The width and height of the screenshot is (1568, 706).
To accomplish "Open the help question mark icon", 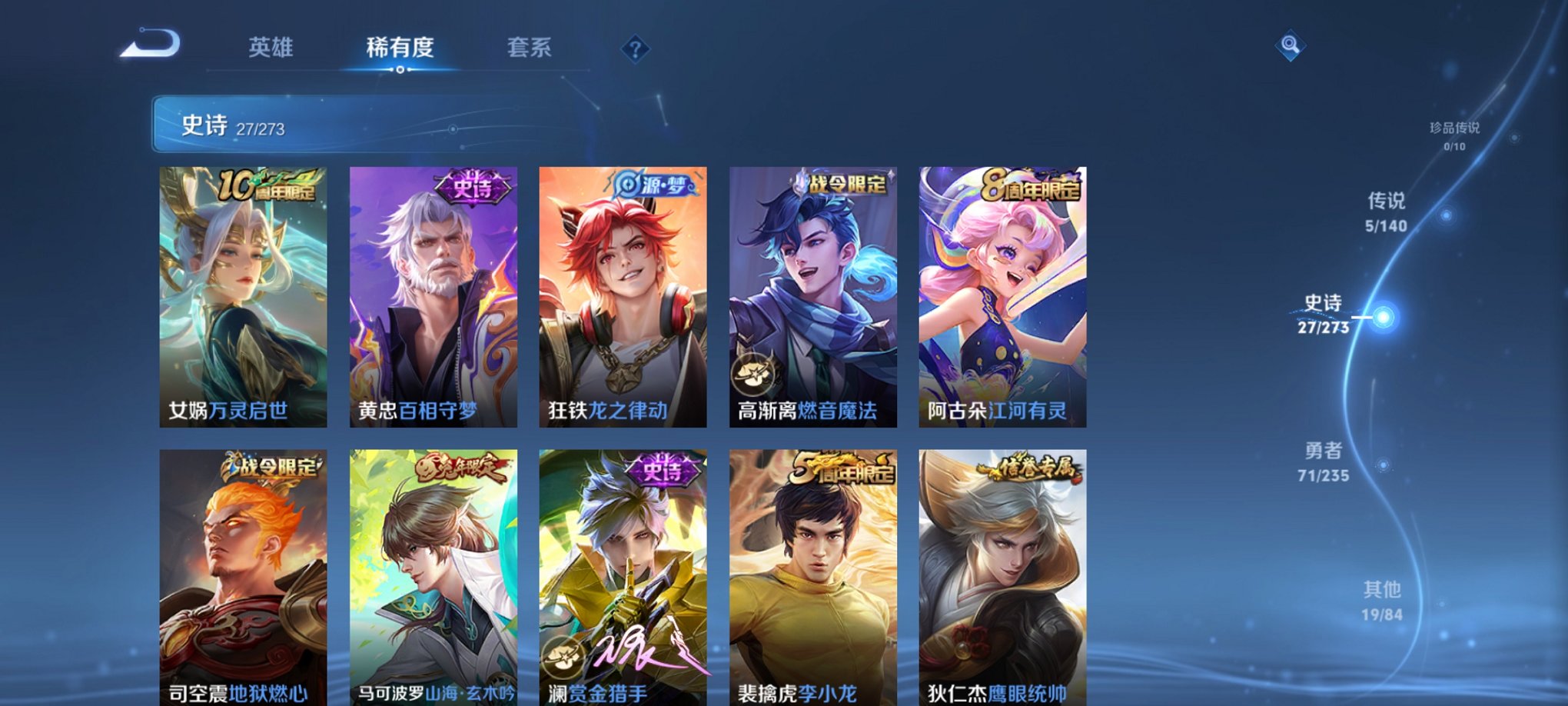I will (634, 49).
